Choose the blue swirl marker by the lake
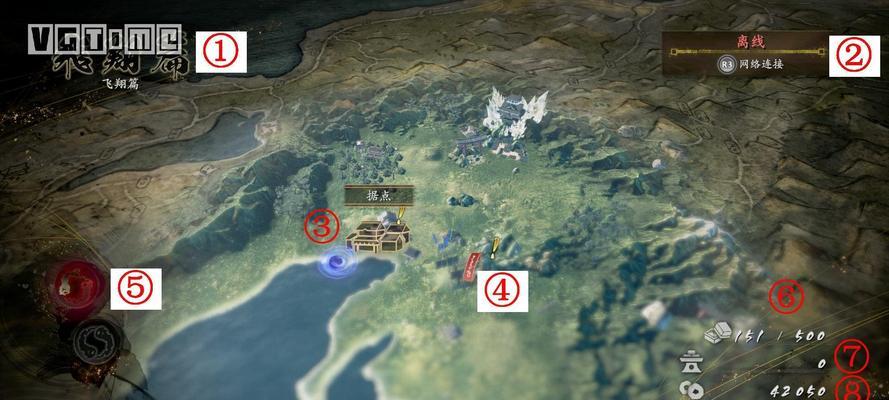Viewport: 889px width, 400px height. (x=338, y=262)
